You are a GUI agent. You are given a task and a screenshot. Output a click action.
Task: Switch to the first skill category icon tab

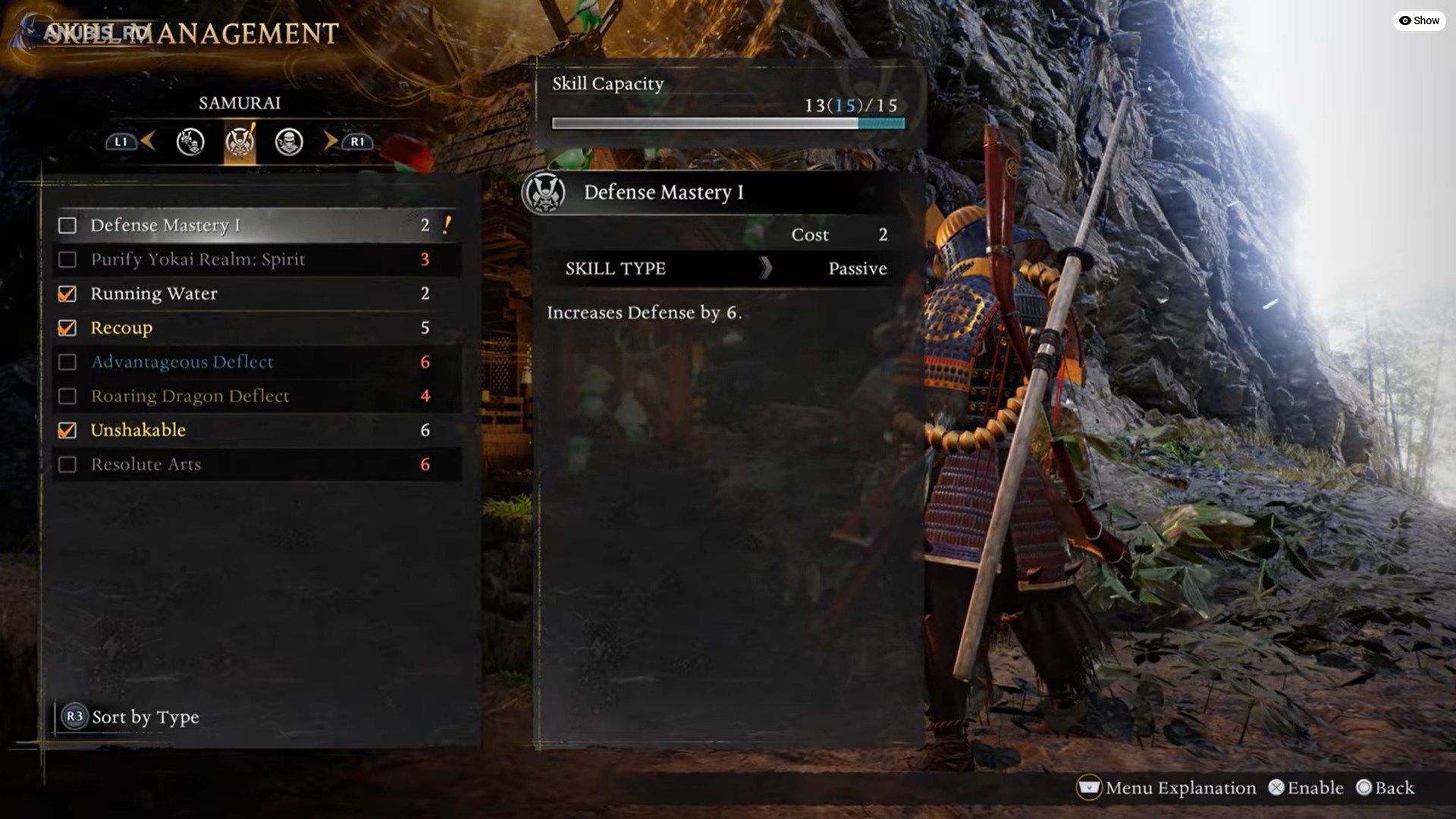pyautogui.click(x=190, y=142)
